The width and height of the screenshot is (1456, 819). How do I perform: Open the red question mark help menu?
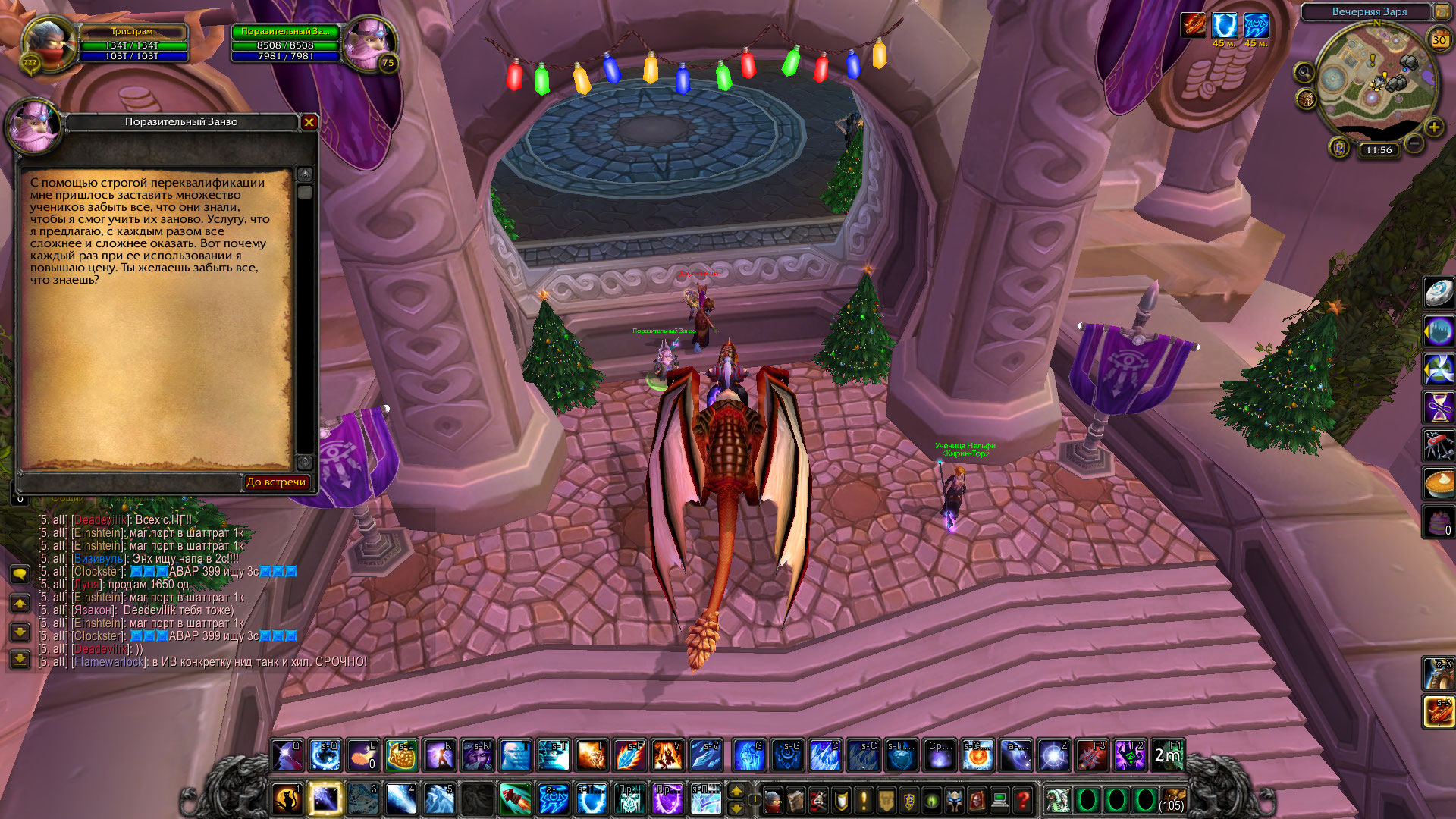point(1023,800)
